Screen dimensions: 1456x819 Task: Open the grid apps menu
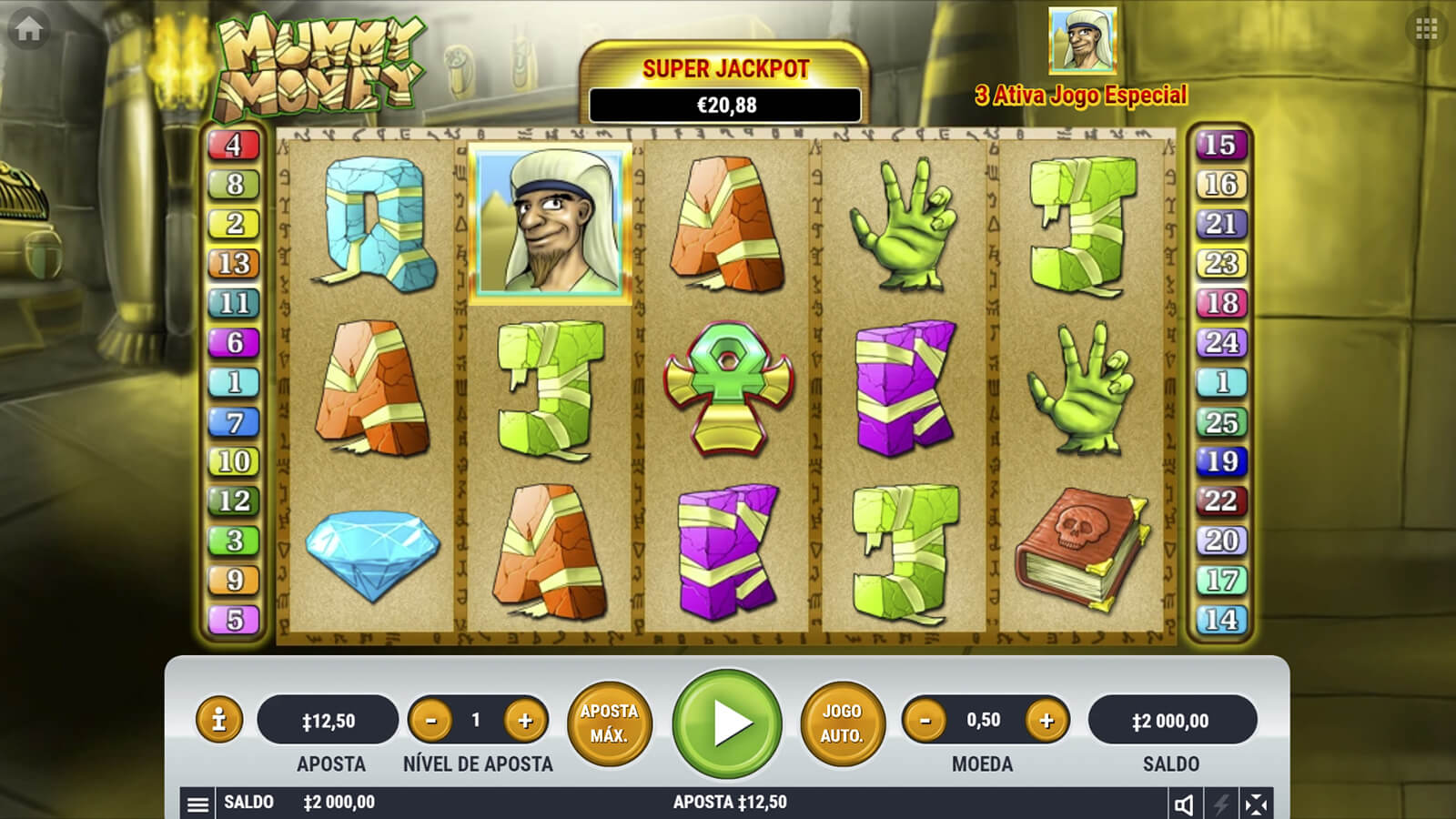1426,29
